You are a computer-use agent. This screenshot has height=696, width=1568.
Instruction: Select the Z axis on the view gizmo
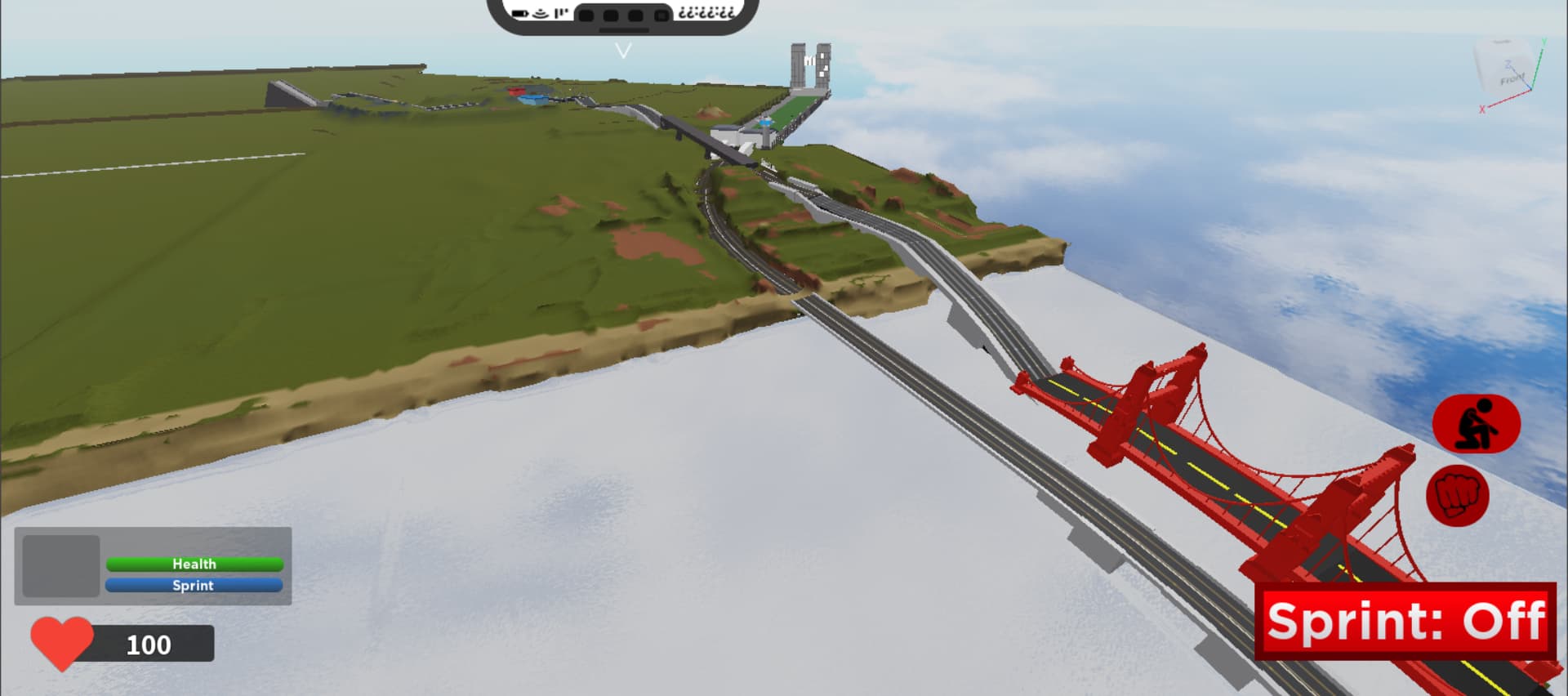tap(1508, 65)
